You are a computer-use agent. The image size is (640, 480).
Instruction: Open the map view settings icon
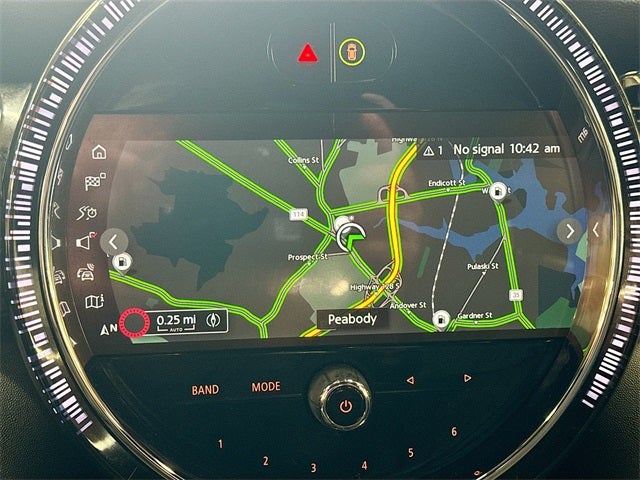[94, 301]
